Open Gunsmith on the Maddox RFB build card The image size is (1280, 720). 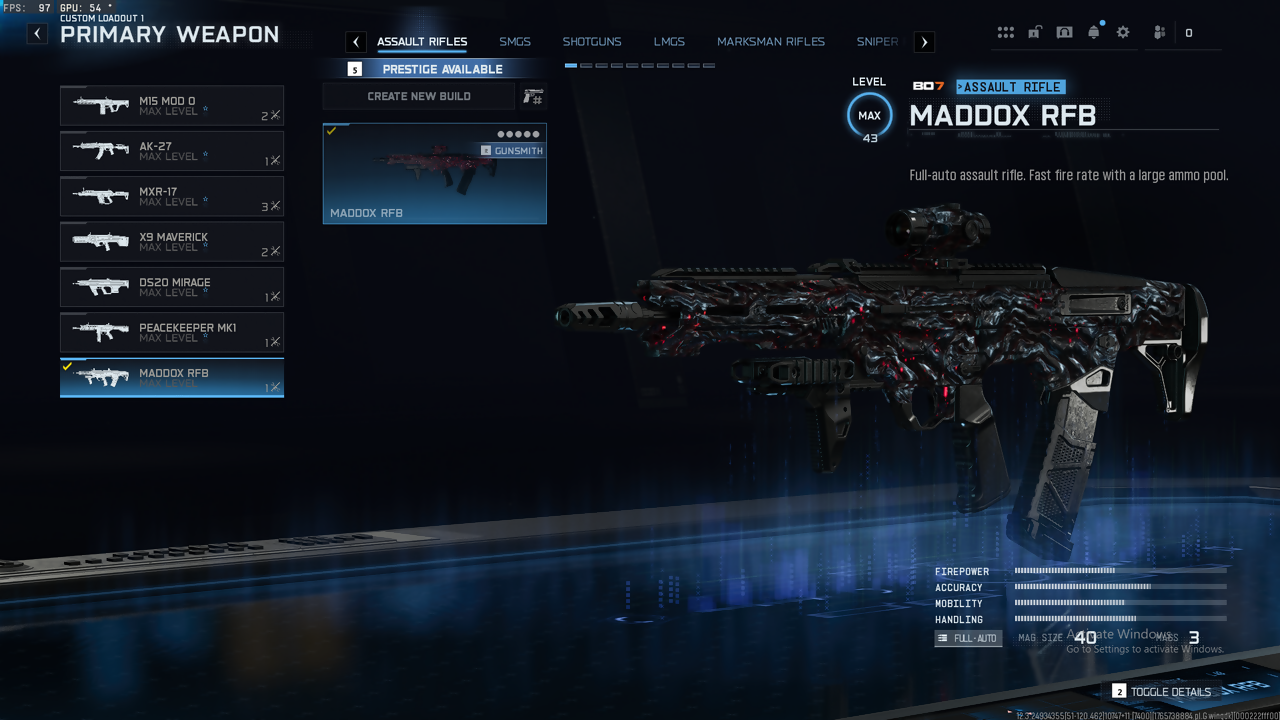[x=512, y=151]
